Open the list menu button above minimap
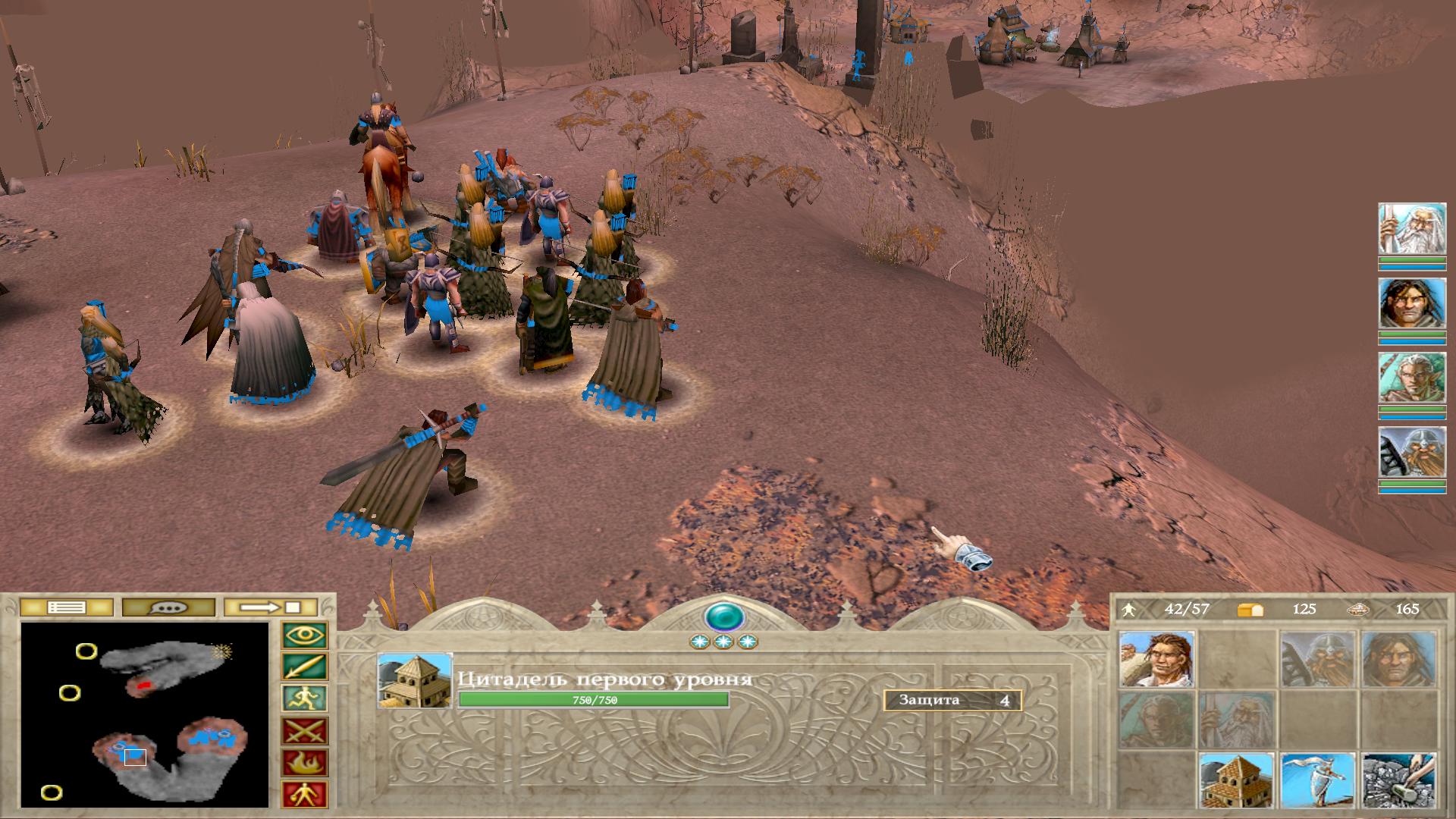 click(x=66, y=607)
